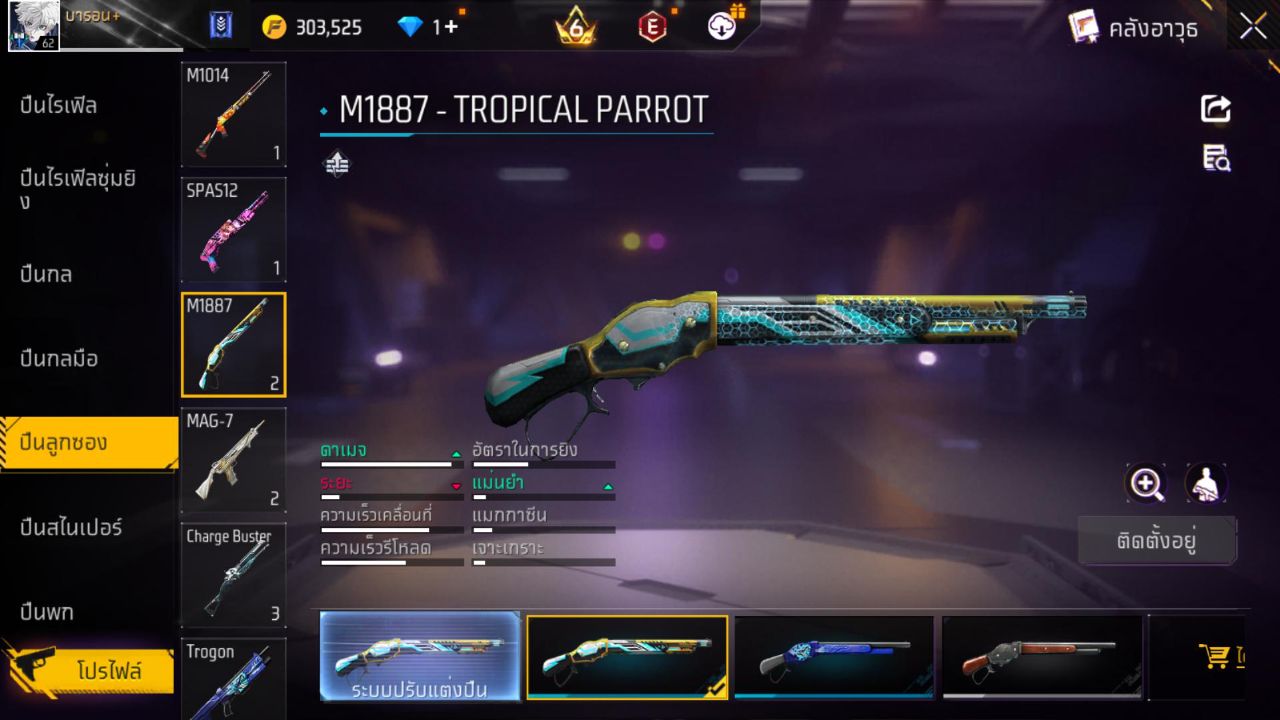Select the blue M1887 skin thumbnail
The width and height of the screenshot is (1280, 720).
(834, 656)
